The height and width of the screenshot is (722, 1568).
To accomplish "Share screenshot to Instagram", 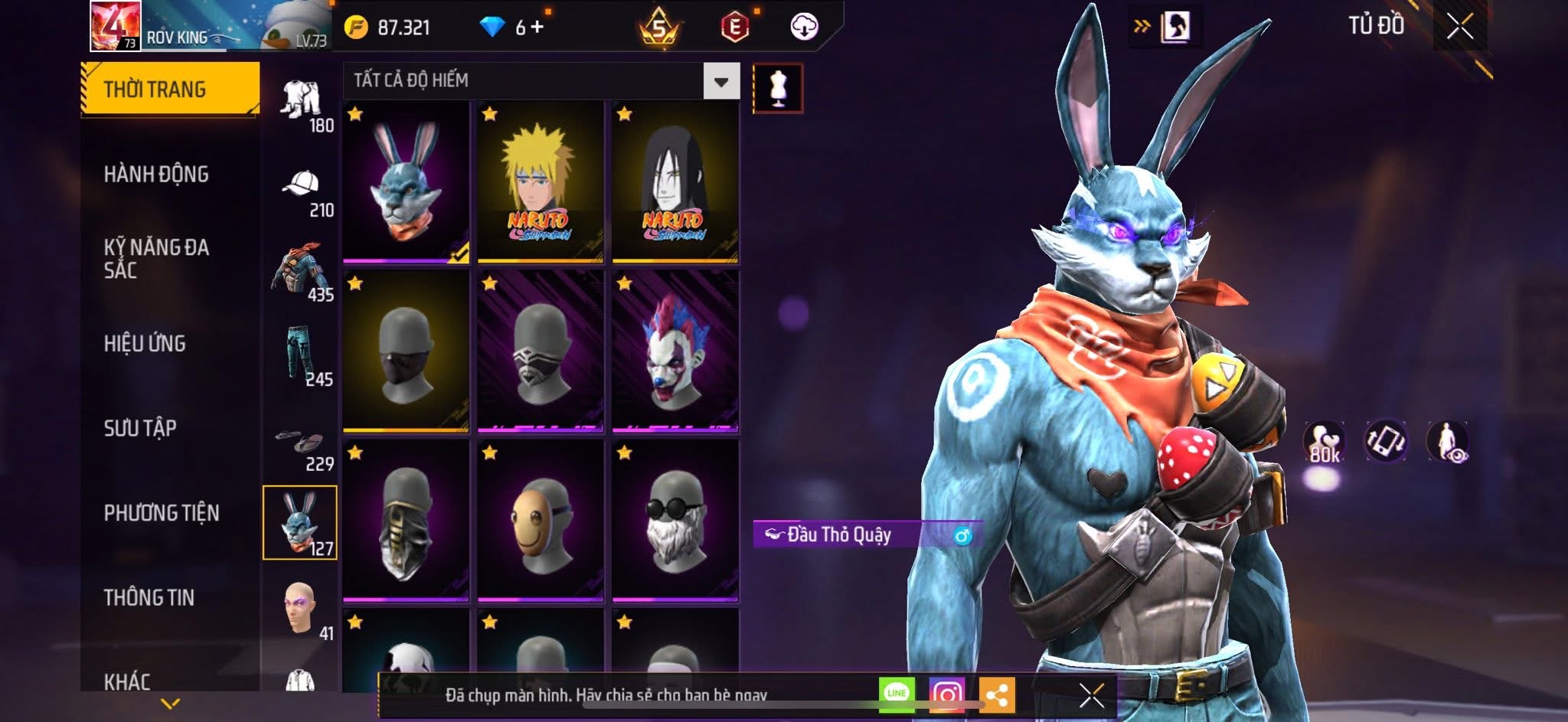I will point(946,694).
